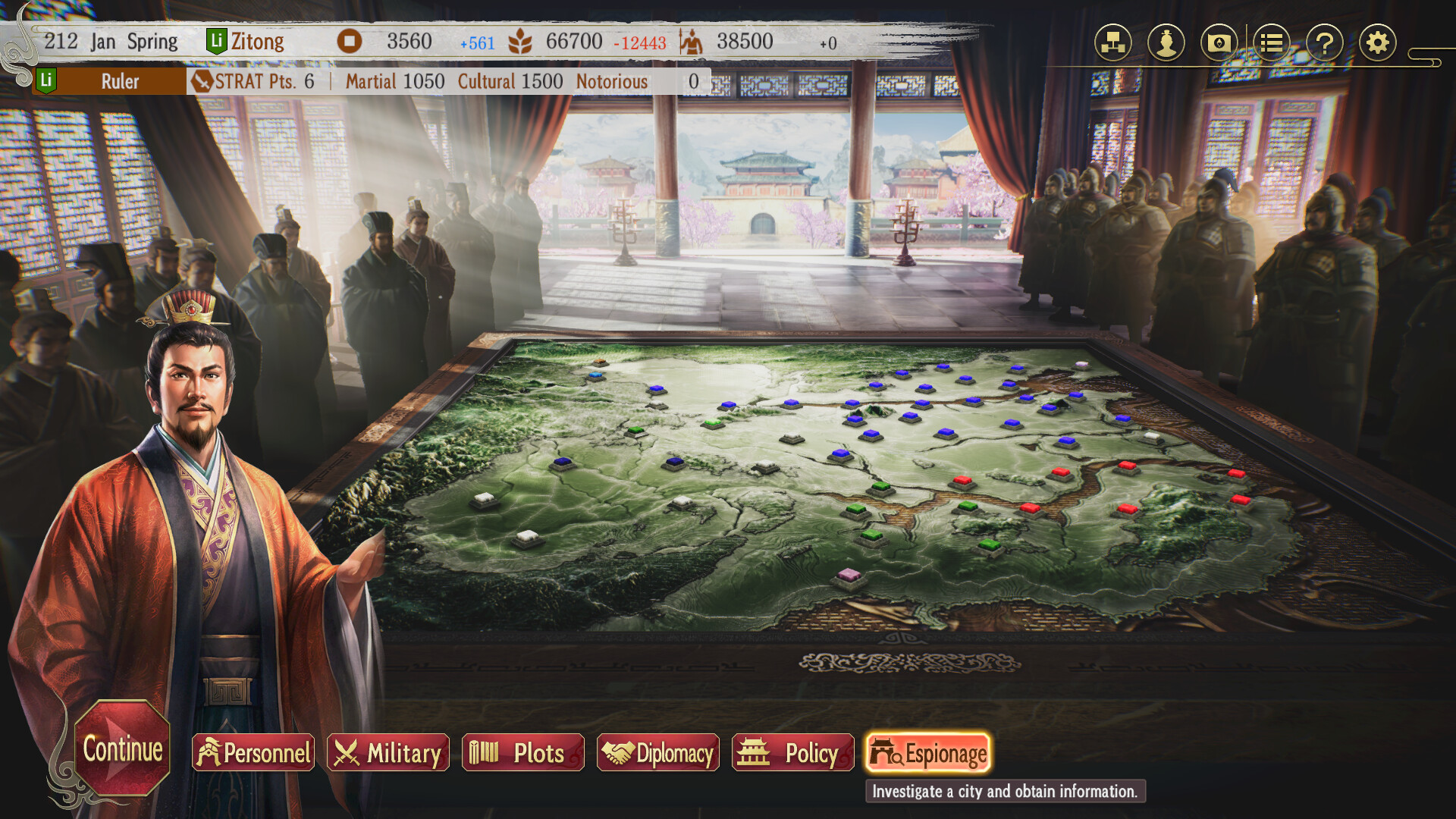
Task: Open the settings gear icon
Action: pos(1378,44)
